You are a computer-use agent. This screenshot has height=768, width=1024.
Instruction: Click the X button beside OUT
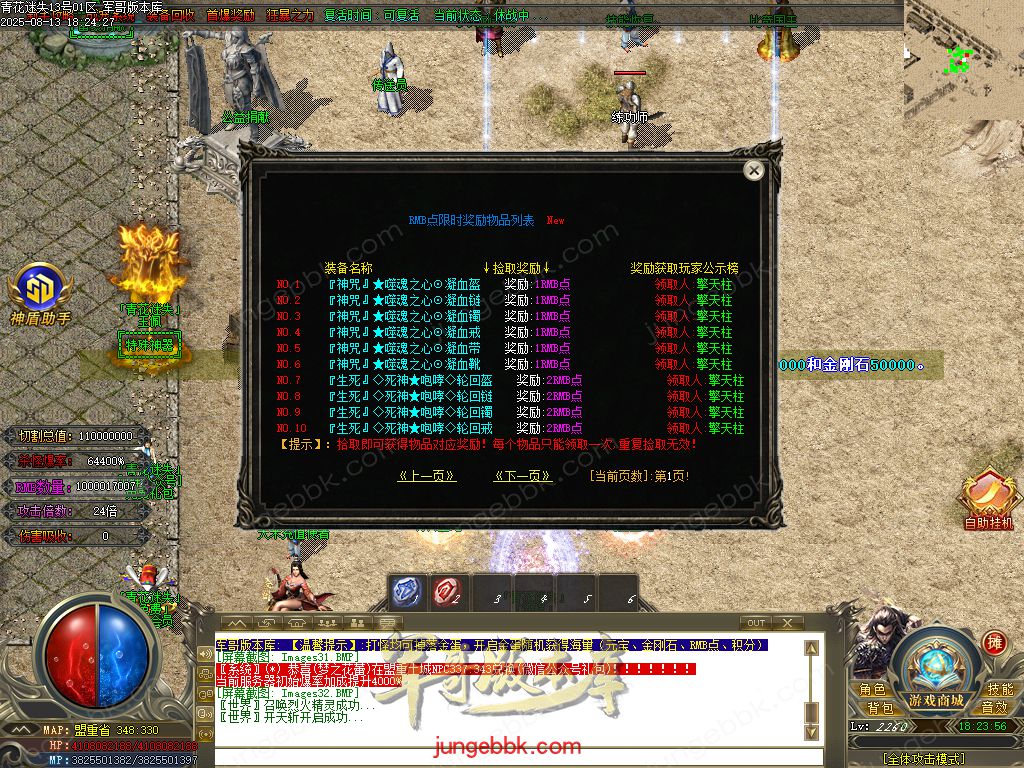788,623
